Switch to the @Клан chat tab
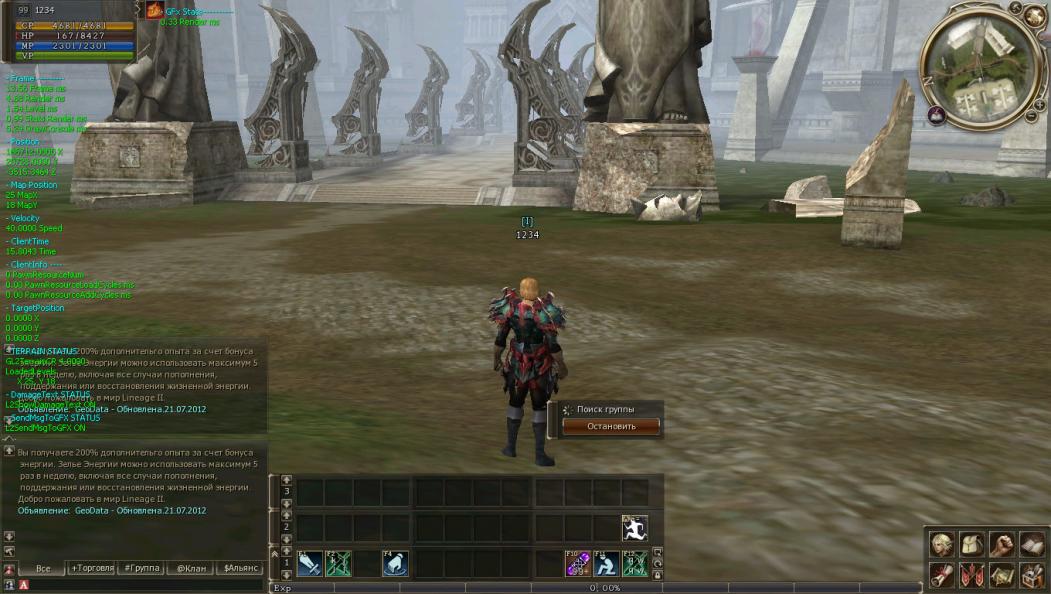1051x594 pixels. click(x=190, y=568)
